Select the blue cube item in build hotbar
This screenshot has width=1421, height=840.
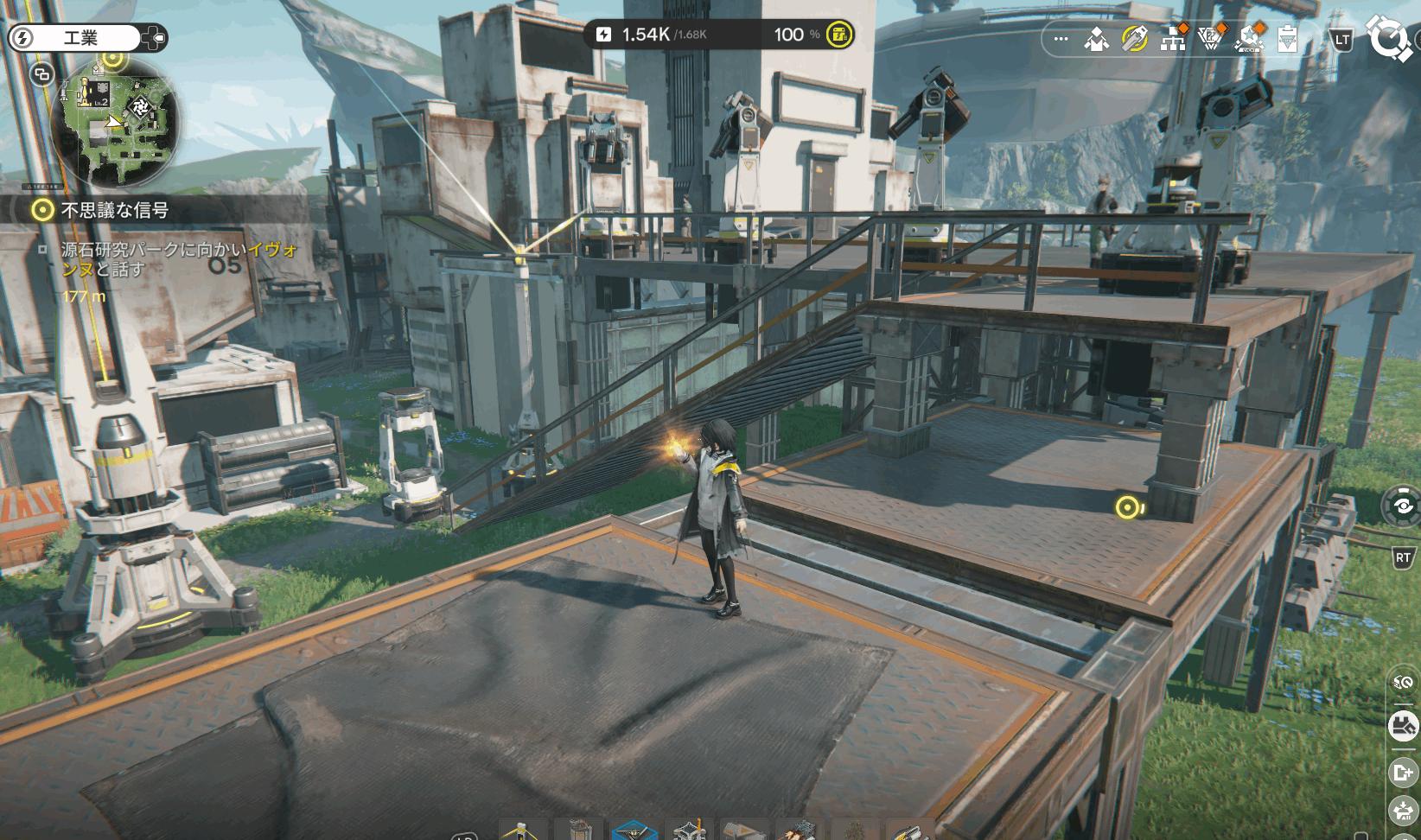634,831
